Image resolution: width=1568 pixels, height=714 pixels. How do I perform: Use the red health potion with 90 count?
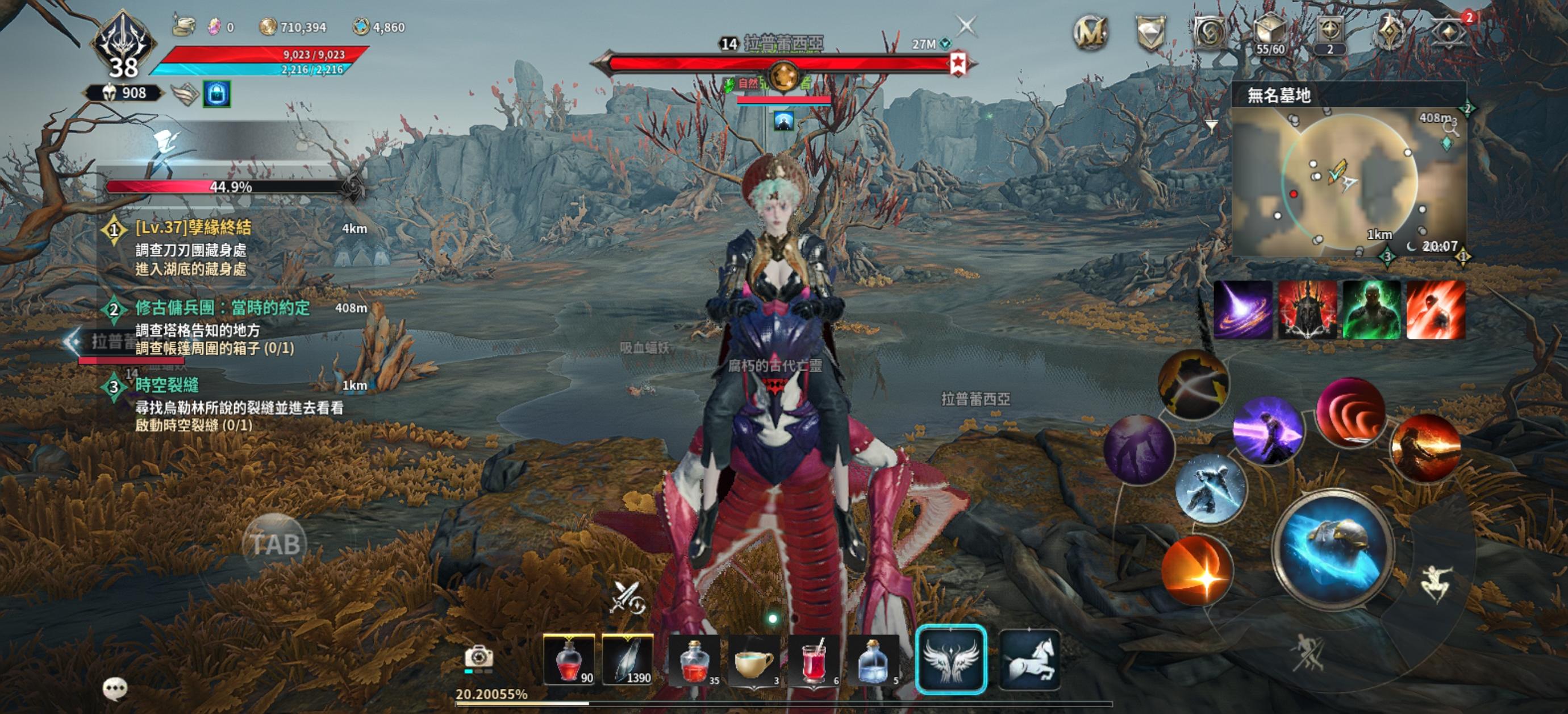569,661
